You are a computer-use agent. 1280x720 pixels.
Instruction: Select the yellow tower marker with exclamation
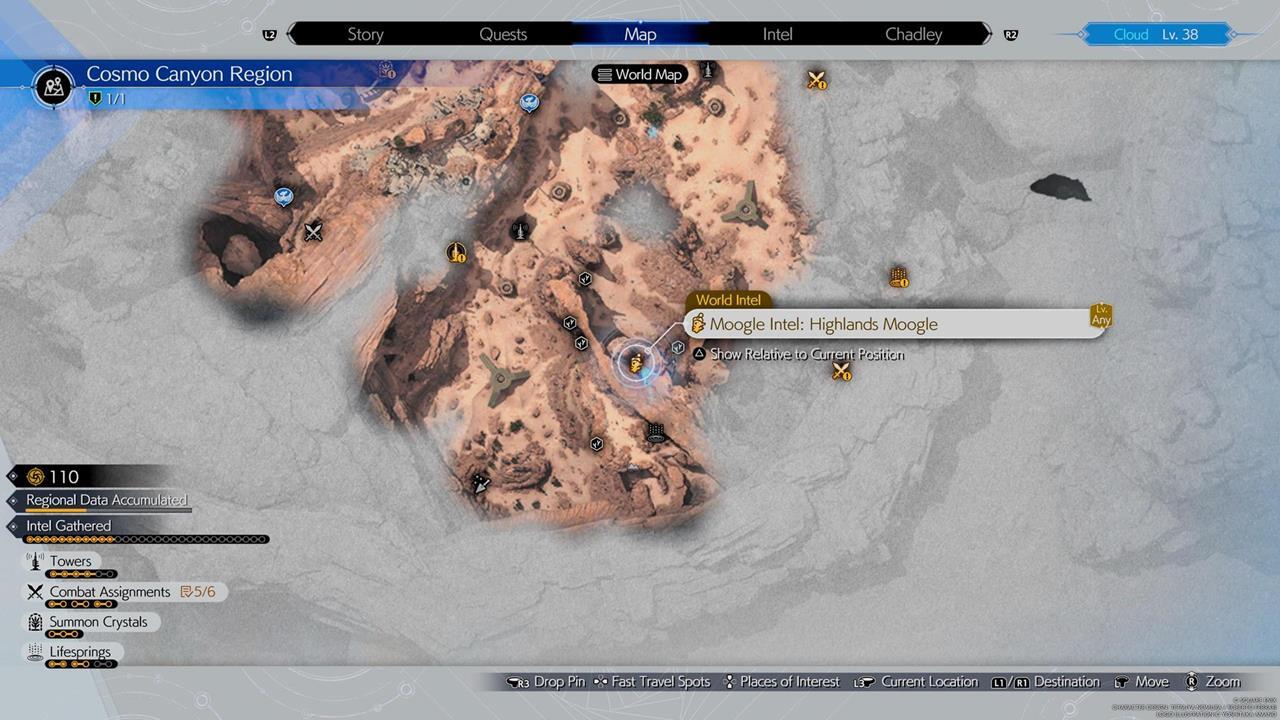(456, 252)
